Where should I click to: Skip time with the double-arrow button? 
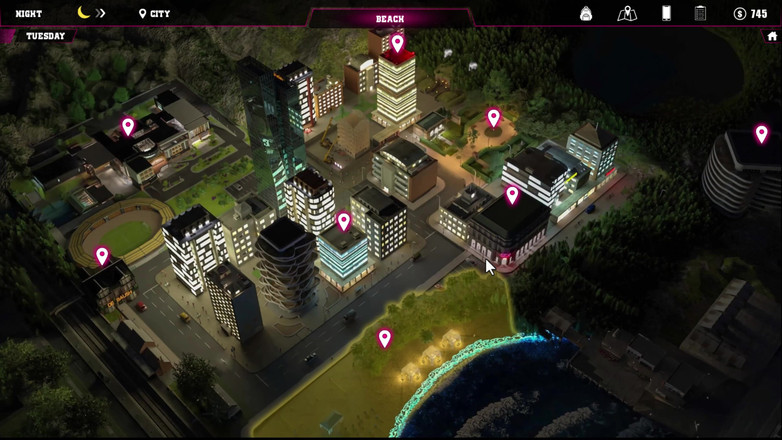point(100,14)
